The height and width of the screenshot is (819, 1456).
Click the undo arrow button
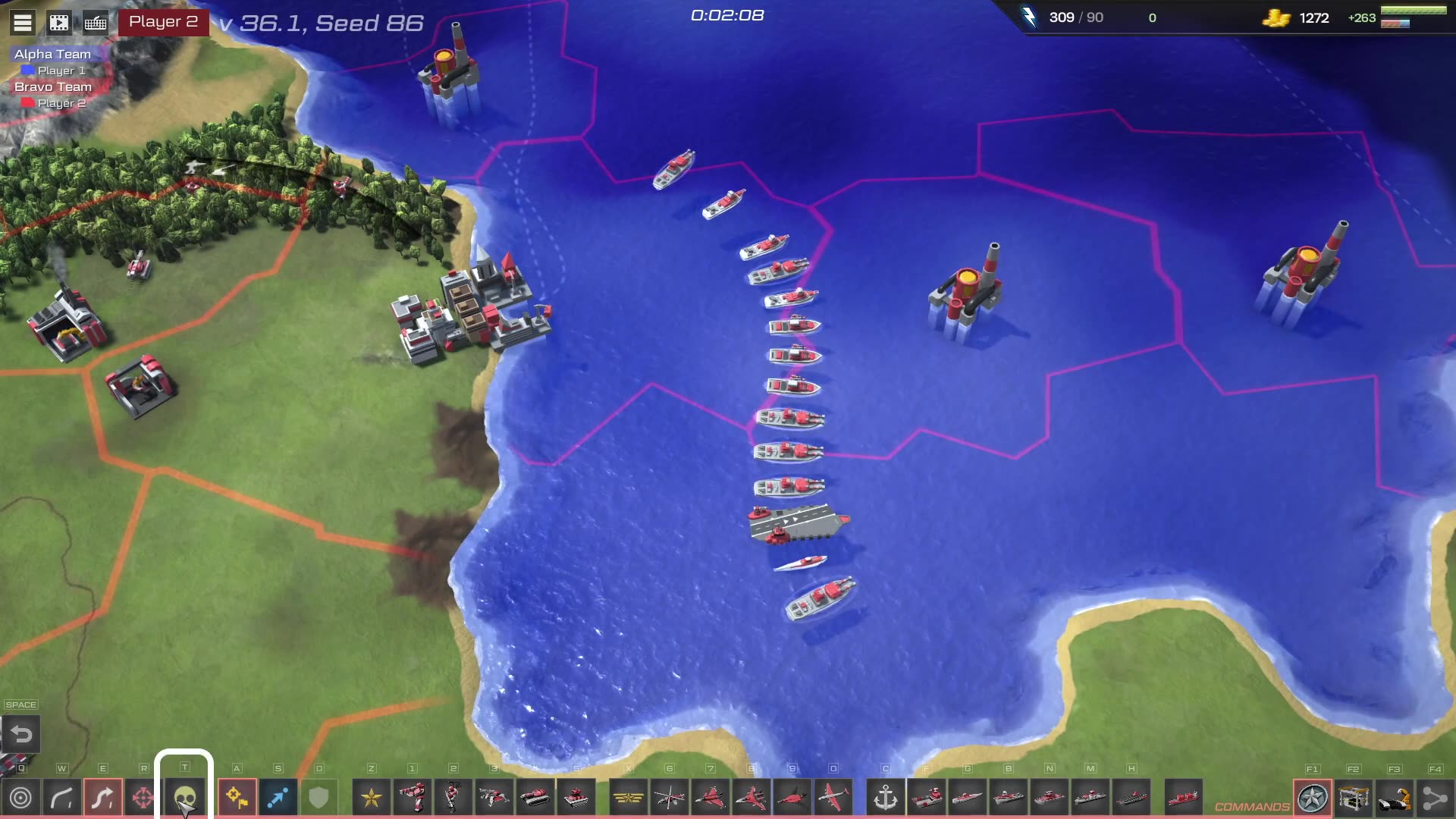tap(21, 734)
